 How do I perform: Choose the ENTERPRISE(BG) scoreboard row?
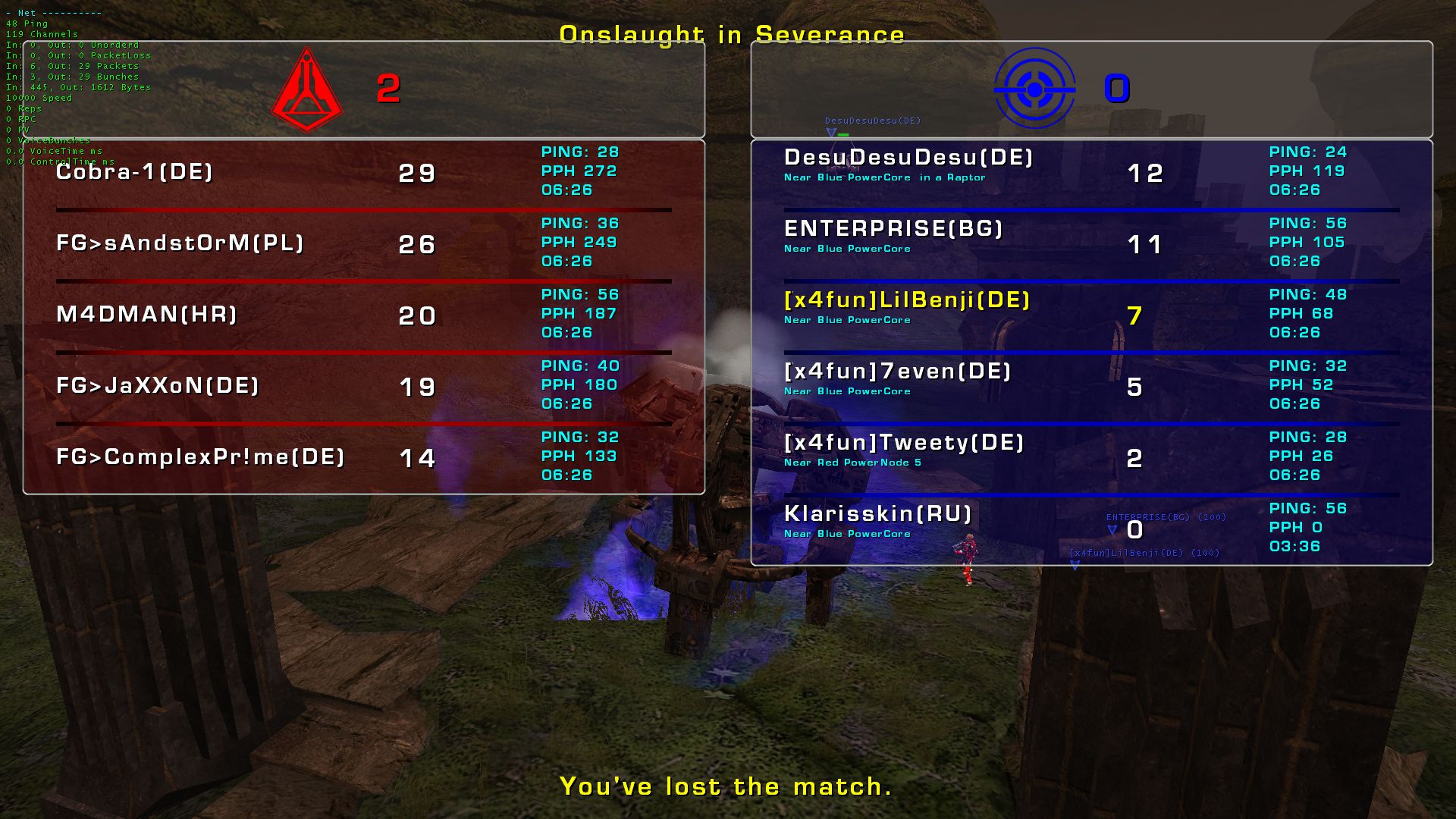(893, 229)
